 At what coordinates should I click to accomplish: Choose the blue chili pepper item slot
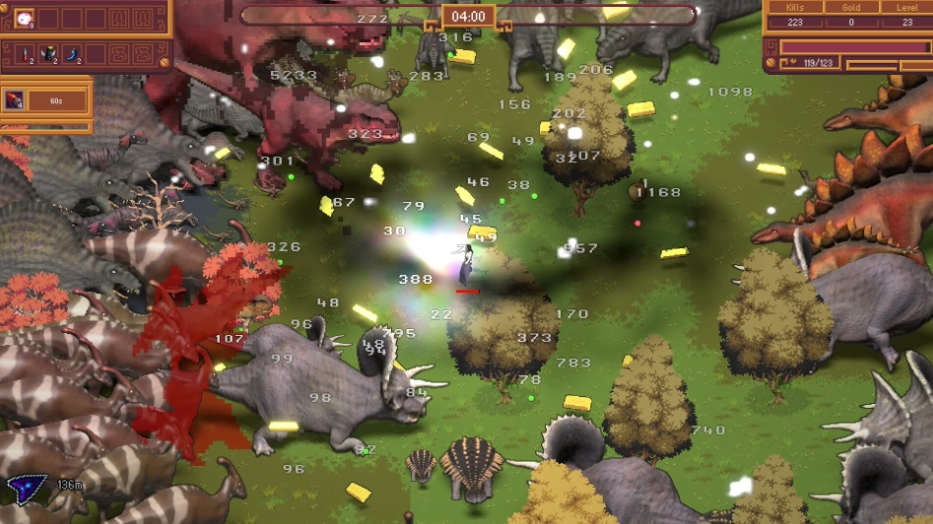73,54
